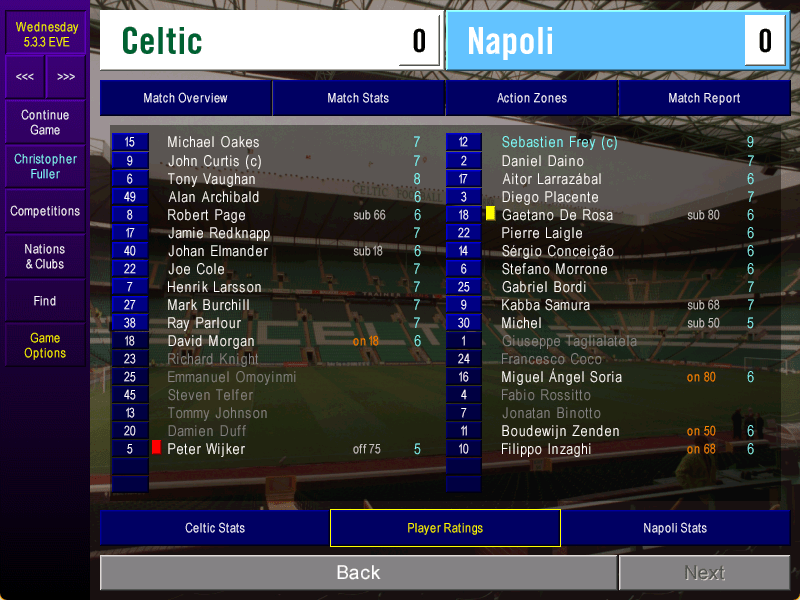The width and height of the screenshot is (800, 600).
Task: Open the Match Overview tab
Action: click(185, 98)
